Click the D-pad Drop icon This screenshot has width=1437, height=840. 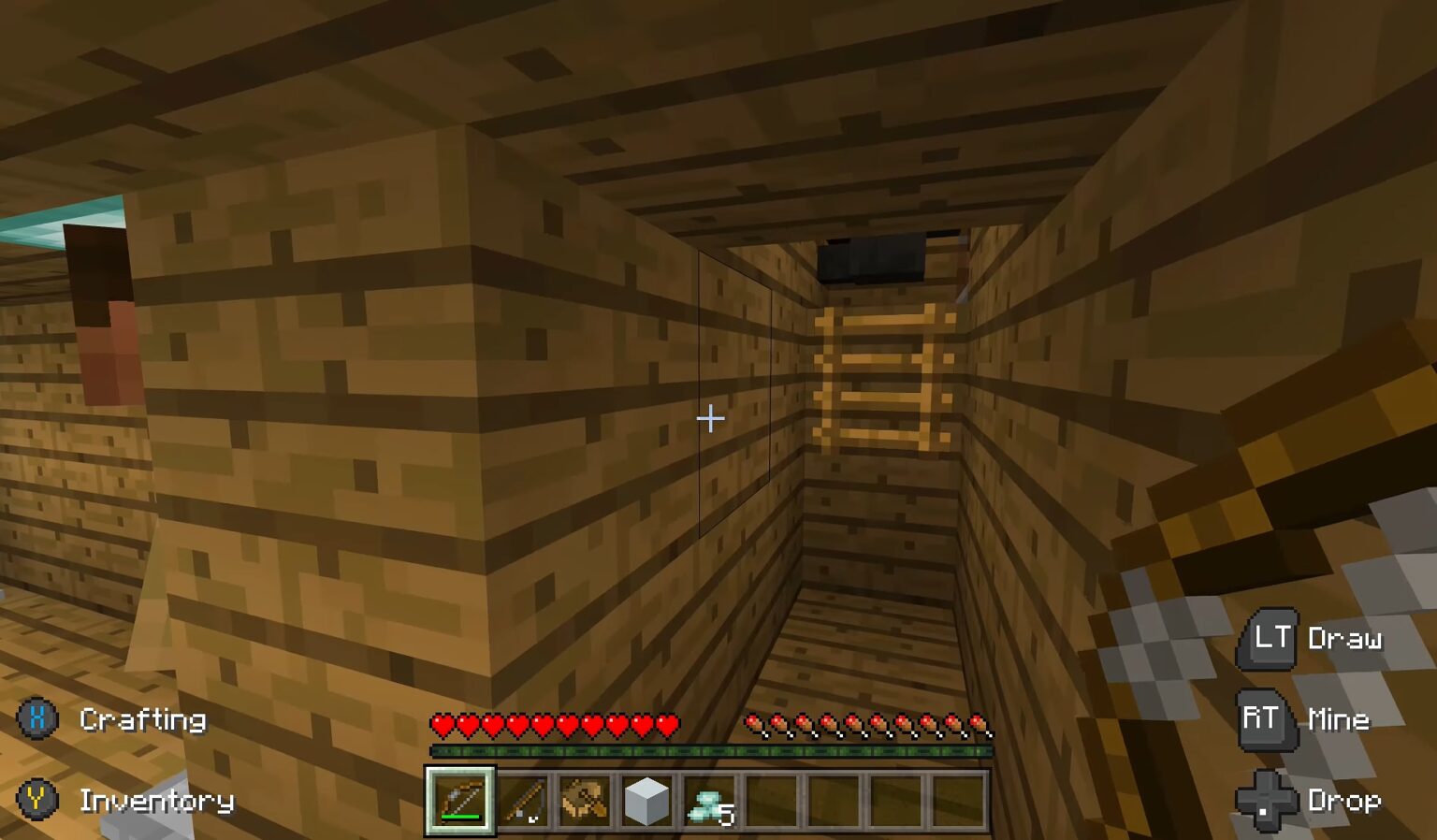[1269, 801]
